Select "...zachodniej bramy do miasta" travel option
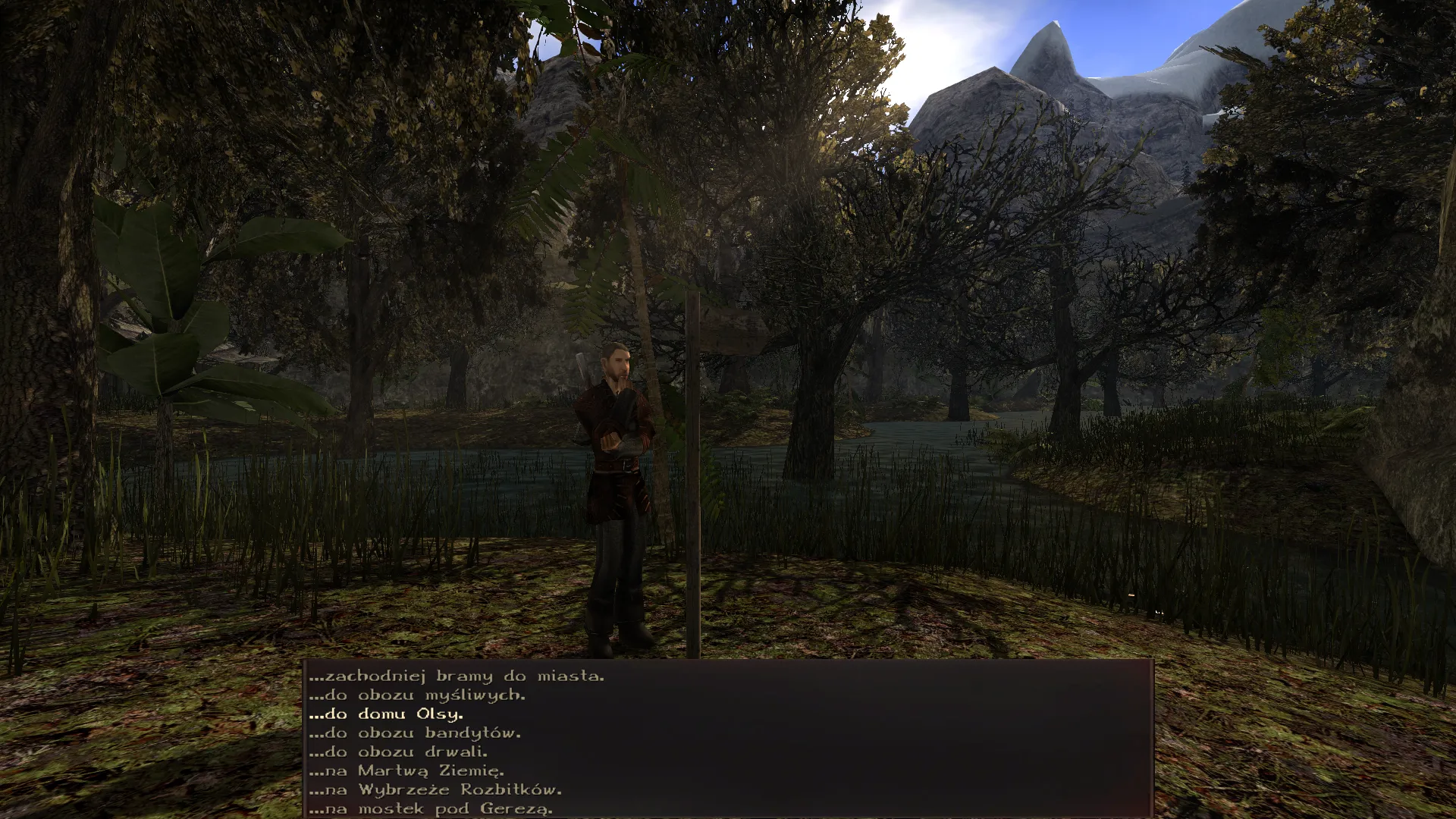 coord(457,676)
